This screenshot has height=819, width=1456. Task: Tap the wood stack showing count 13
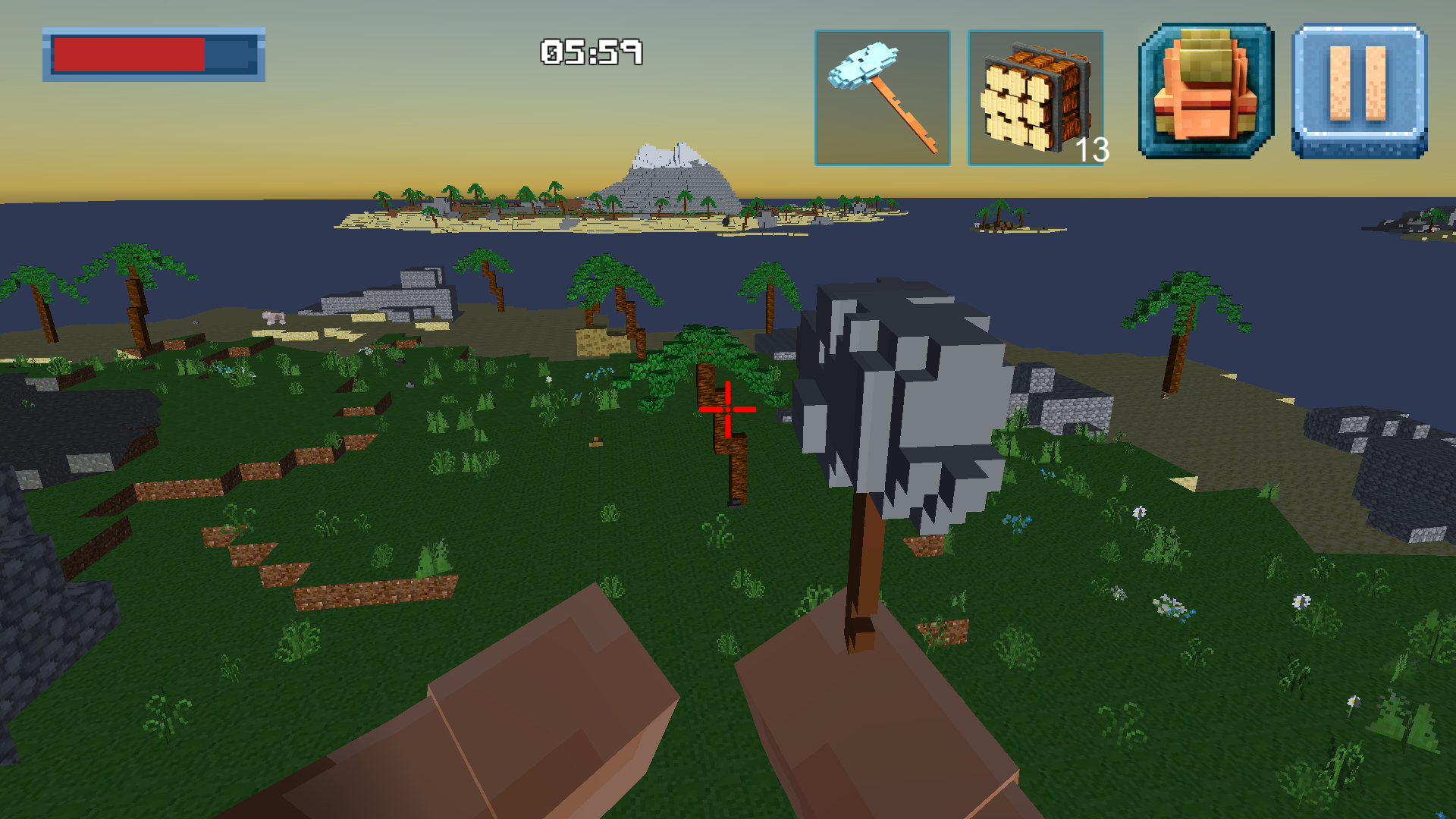click(1034, 96)
